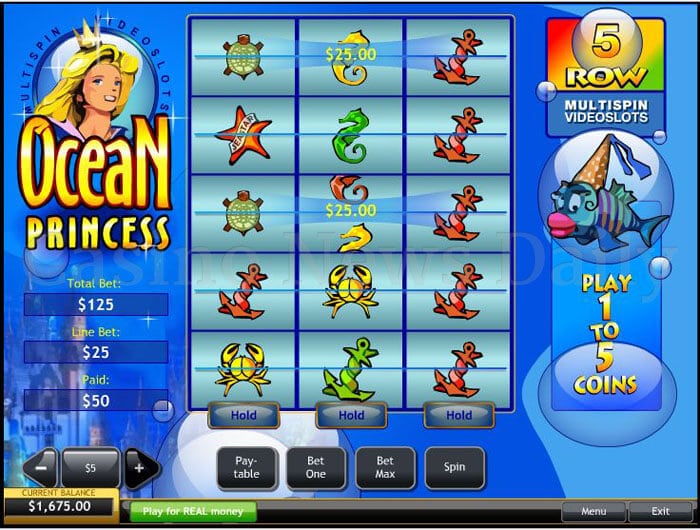
Task: Select Bet Max
Action: pos(385,467)
